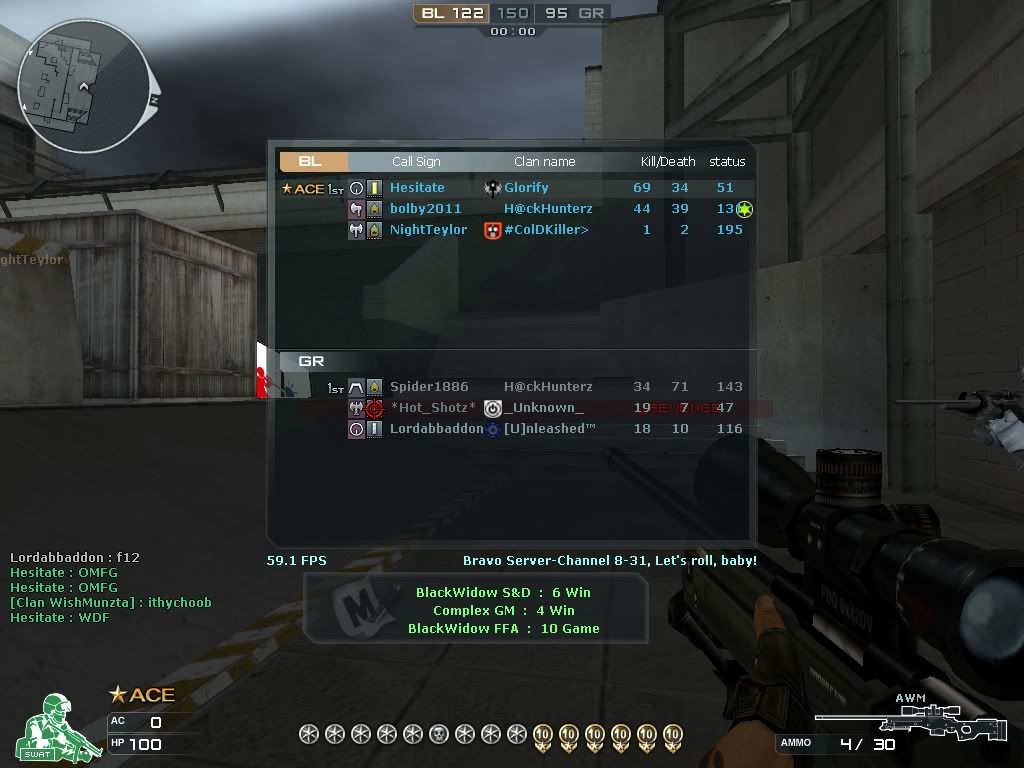Screen dimensions: 1024x768
Task: Click the #ColDKiller> clan emblem
Action: tap(492, 230)
